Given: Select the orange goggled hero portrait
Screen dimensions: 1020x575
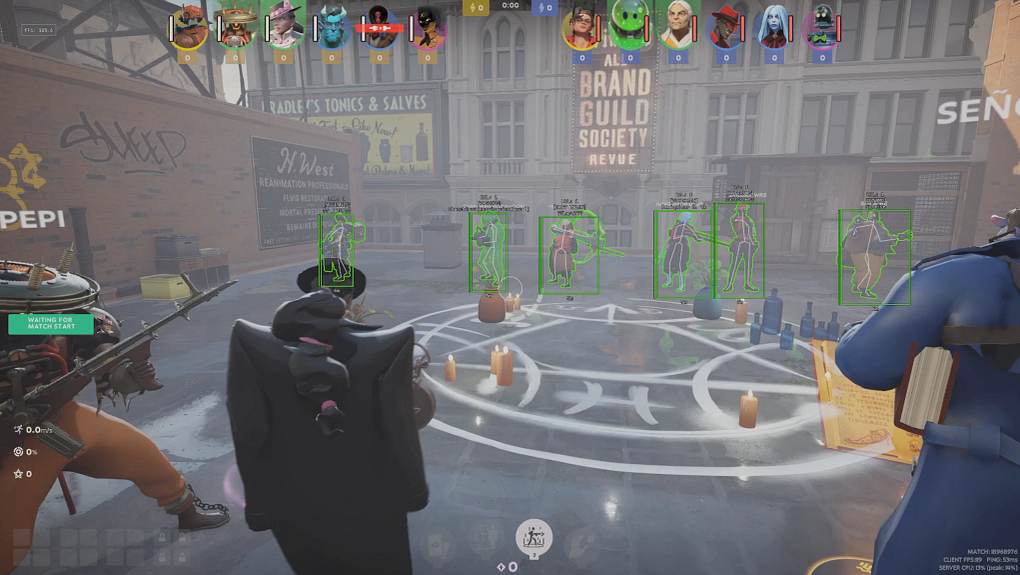Looking at the screenshot, I should [189, 28].
